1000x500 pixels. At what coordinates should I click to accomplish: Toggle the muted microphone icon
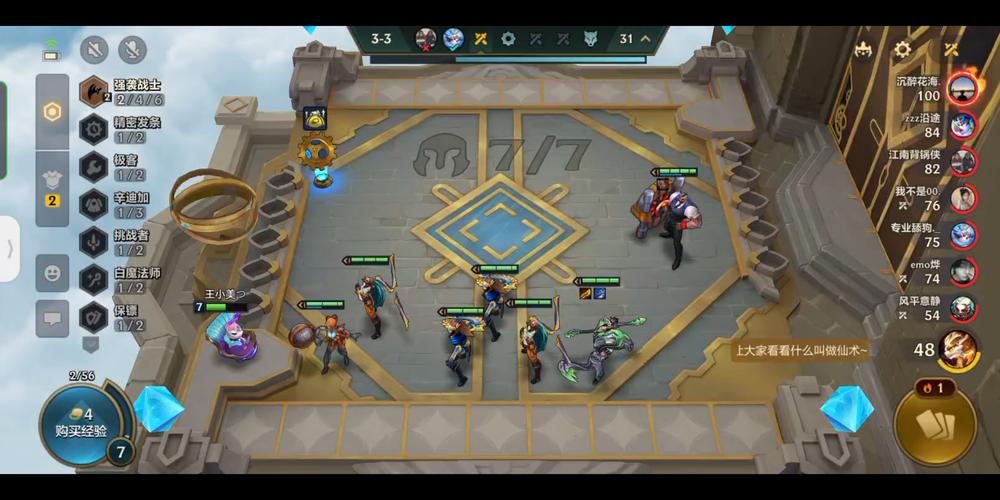(x=132, y=49)
